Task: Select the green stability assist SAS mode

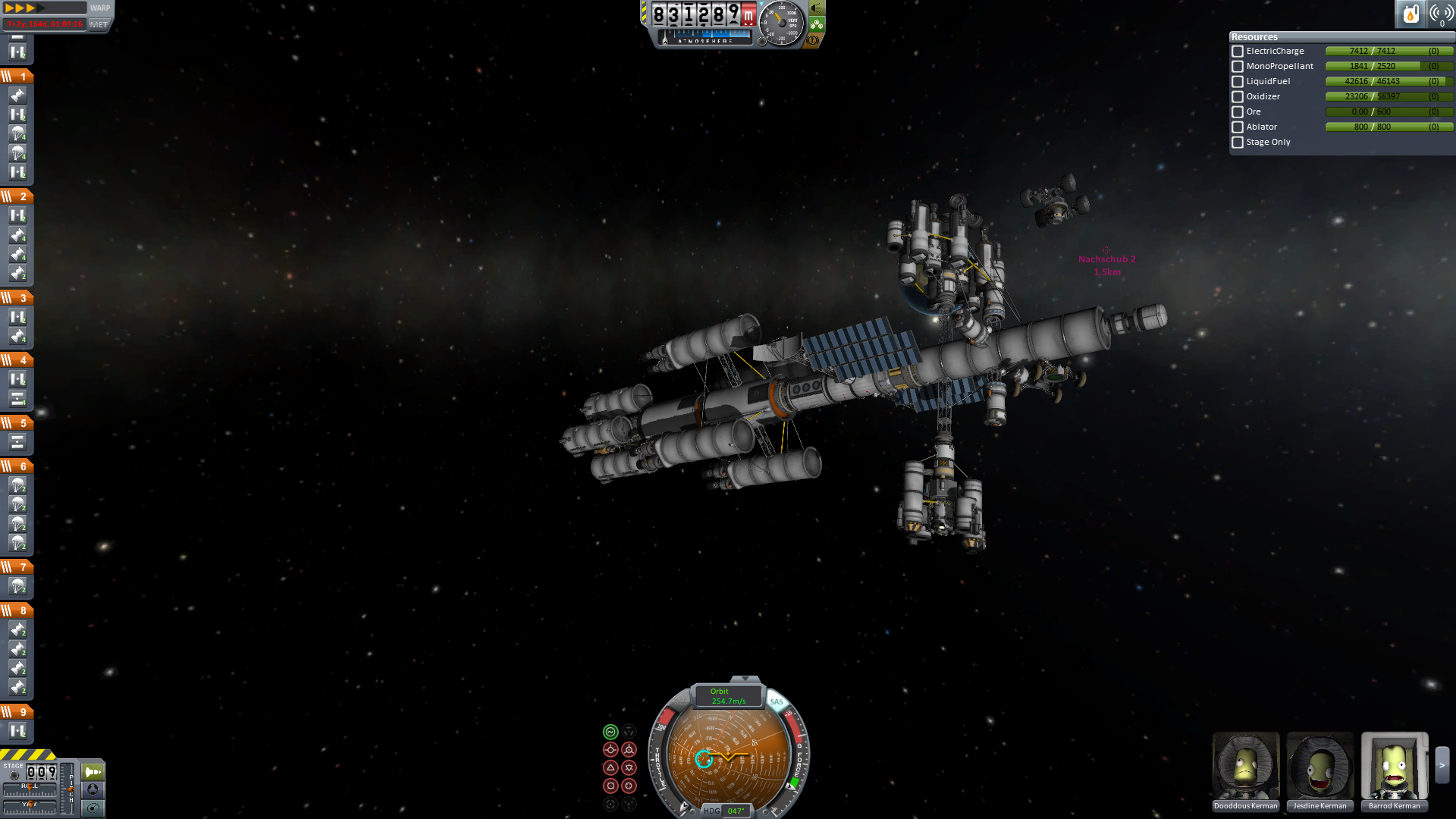Action: (610, 732)
